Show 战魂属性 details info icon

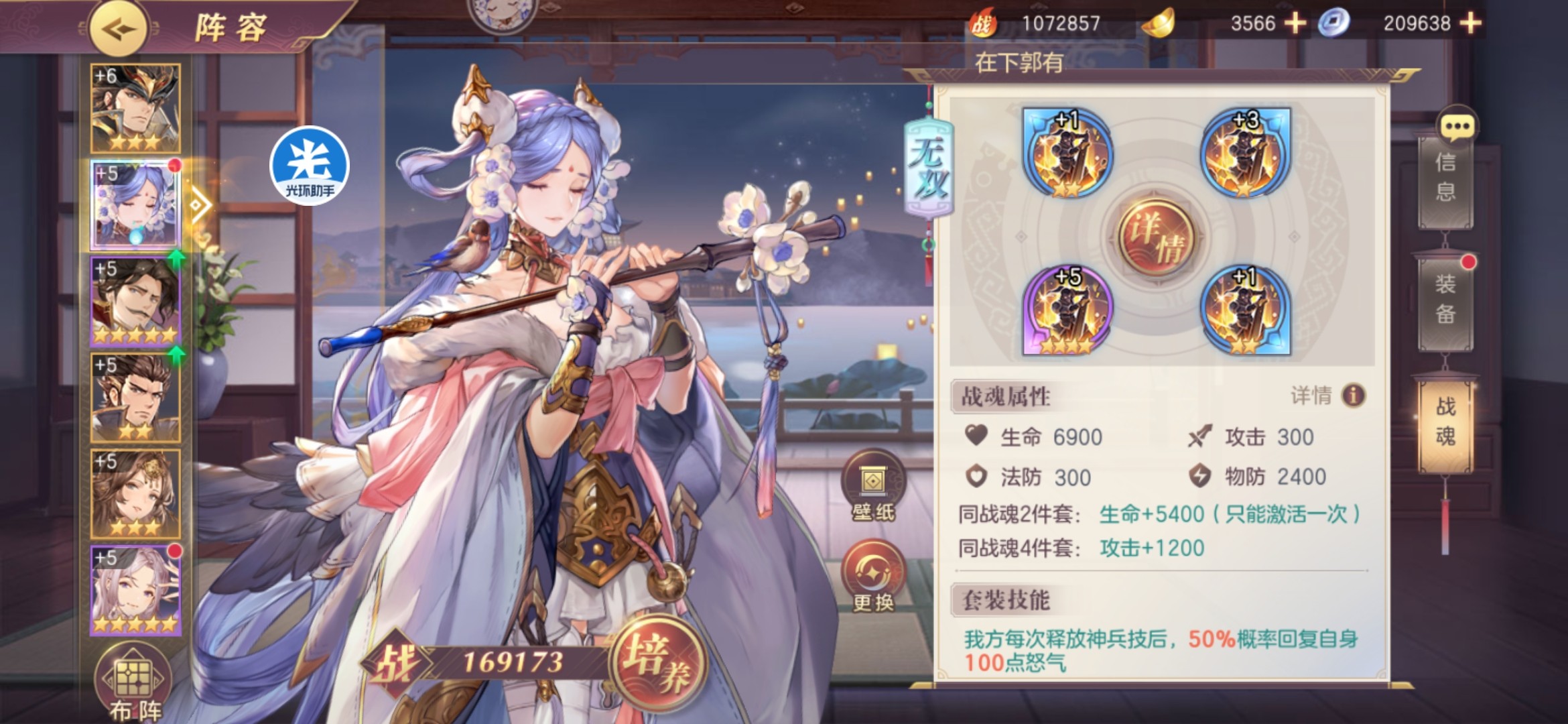(1353, 396)
